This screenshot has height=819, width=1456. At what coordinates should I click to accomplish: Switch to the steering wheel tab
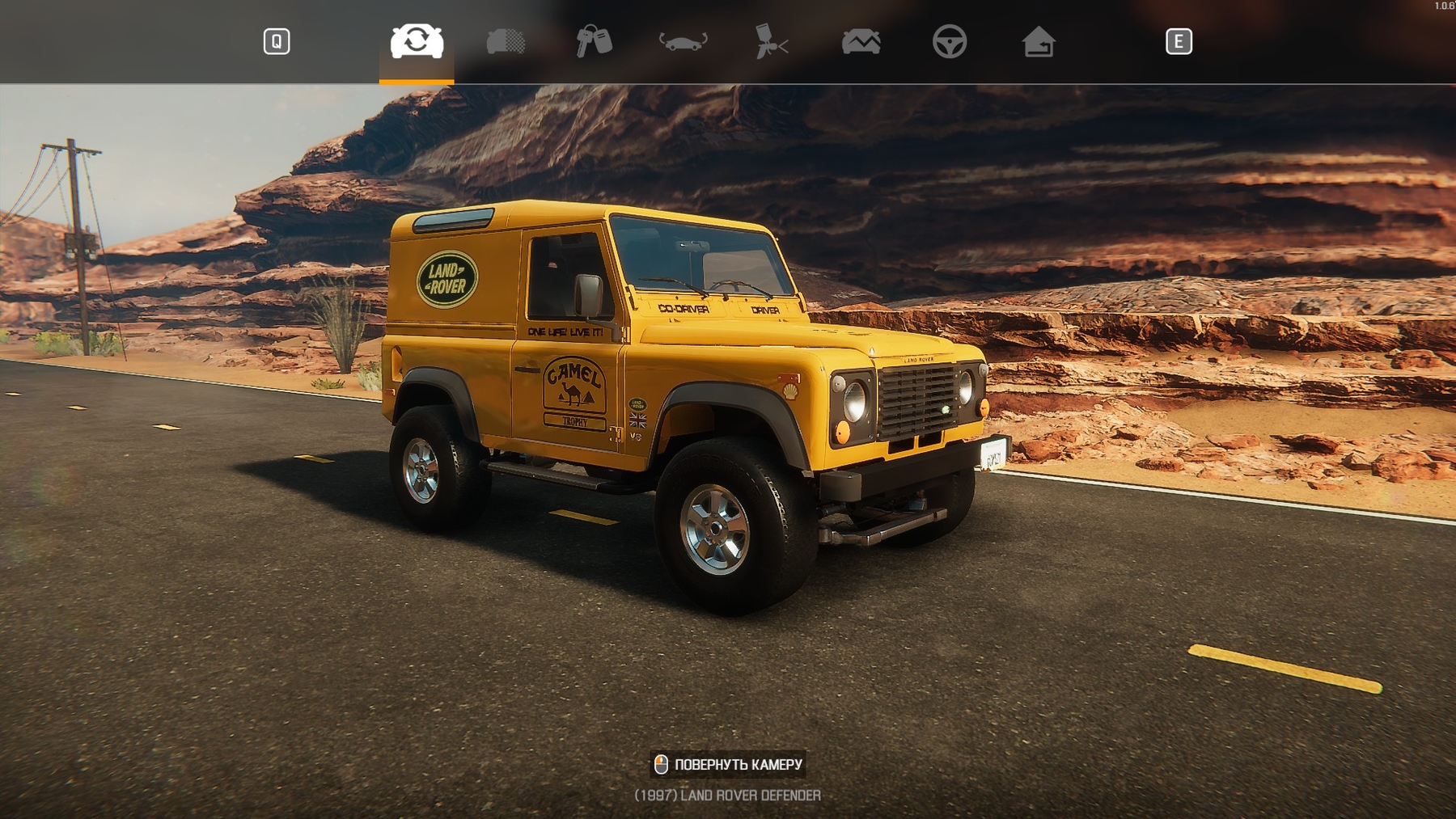pos(949,41)
